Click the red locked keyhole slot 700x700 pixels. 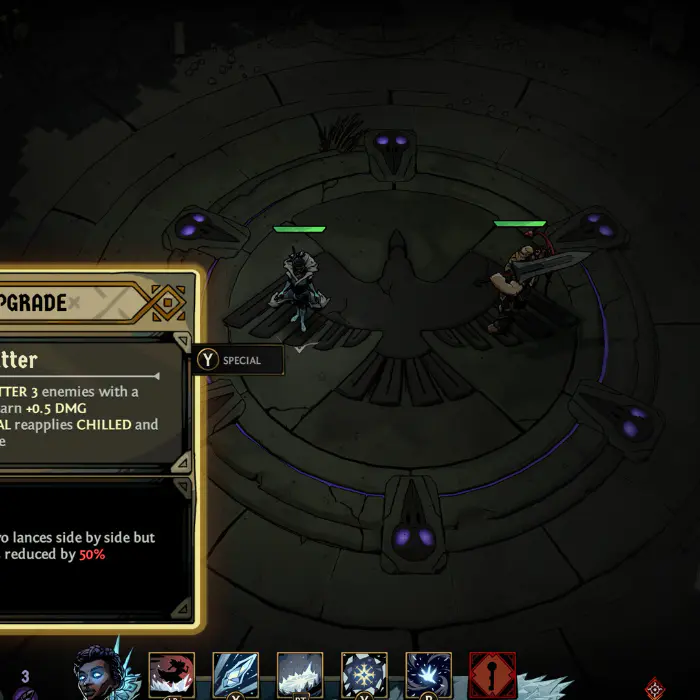pos(493,675)
